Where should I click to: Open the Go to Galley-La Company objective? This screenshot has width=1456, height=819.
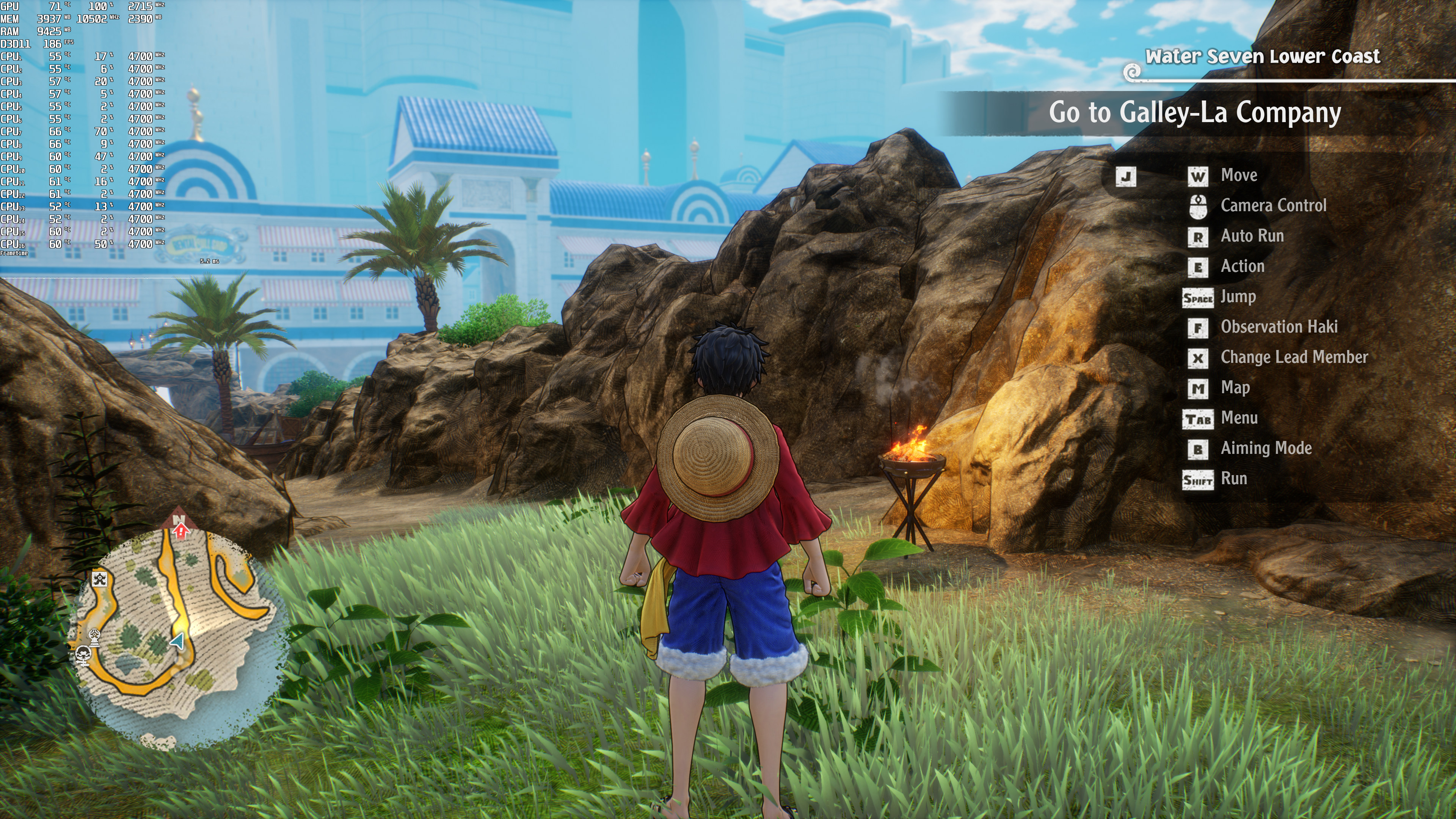[1194, 113]
